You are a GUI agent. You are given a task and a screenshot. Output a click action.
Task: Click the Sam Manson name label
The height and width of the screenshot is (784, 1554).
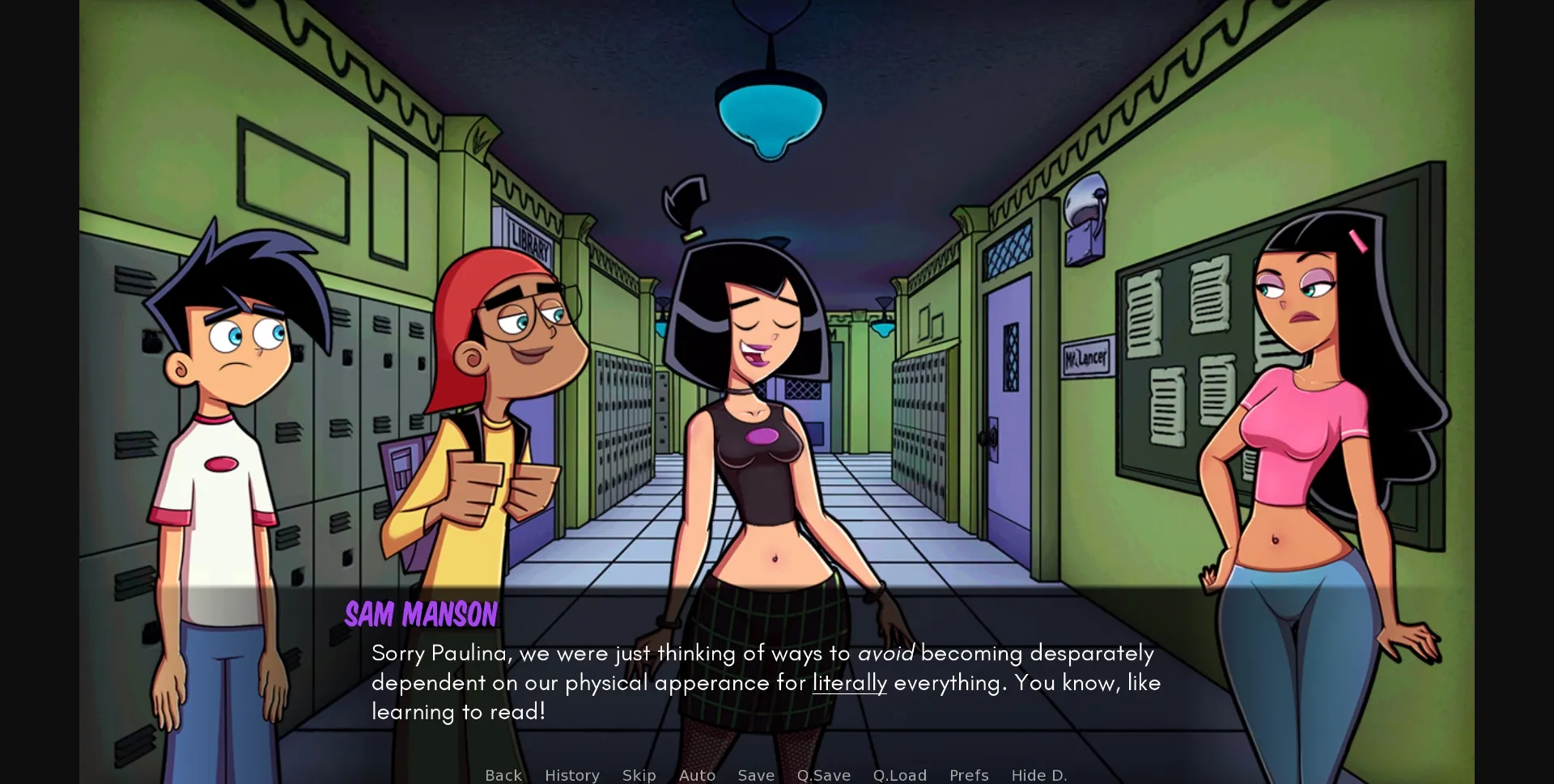click(421, 615)
